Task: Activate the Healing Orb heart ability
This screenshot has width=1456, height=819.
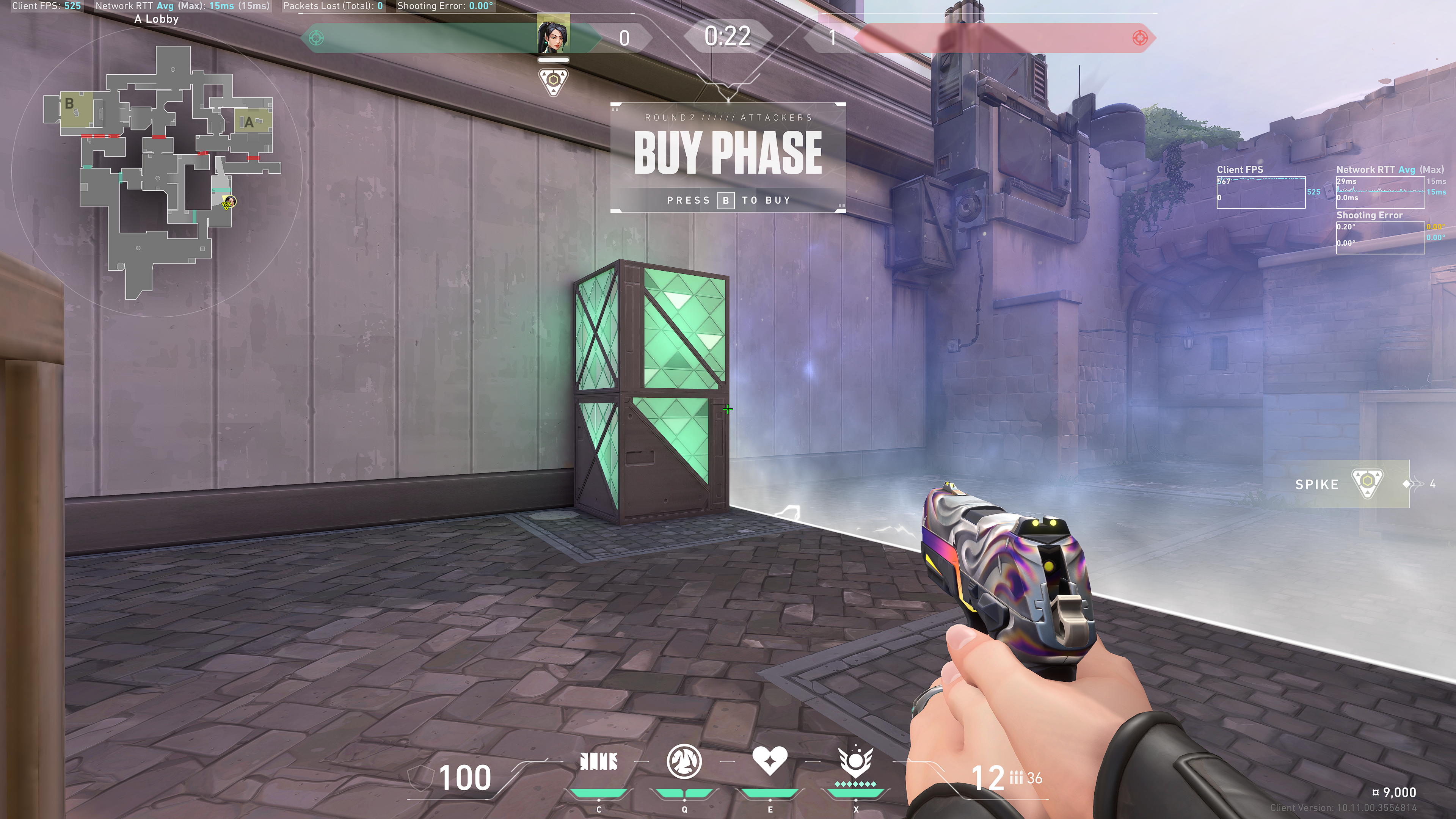Action: click(x=769, y=761)
